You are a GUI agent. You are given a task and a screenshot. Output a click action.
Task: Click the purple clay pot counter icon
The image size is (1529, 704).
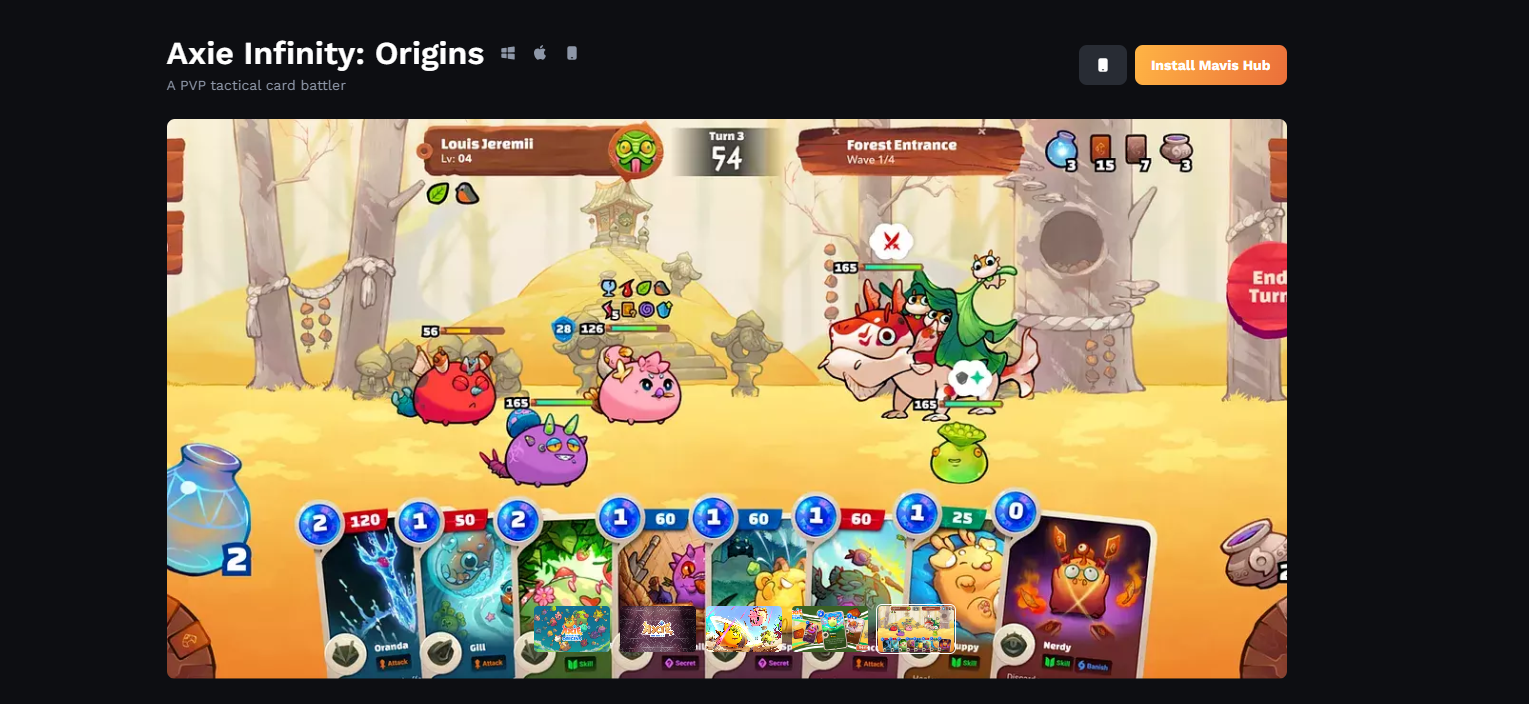[x=1176, y=151]
